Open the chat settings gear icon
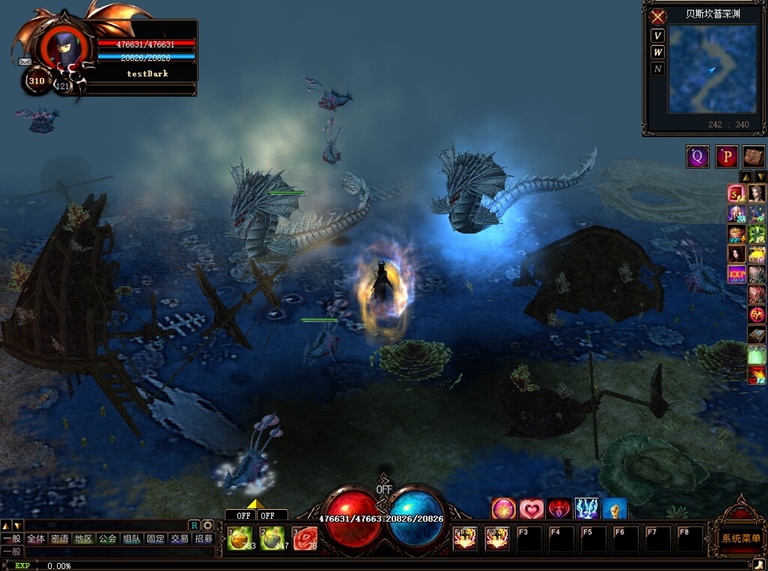Screen dimensions: 768x571 (207, 525)
